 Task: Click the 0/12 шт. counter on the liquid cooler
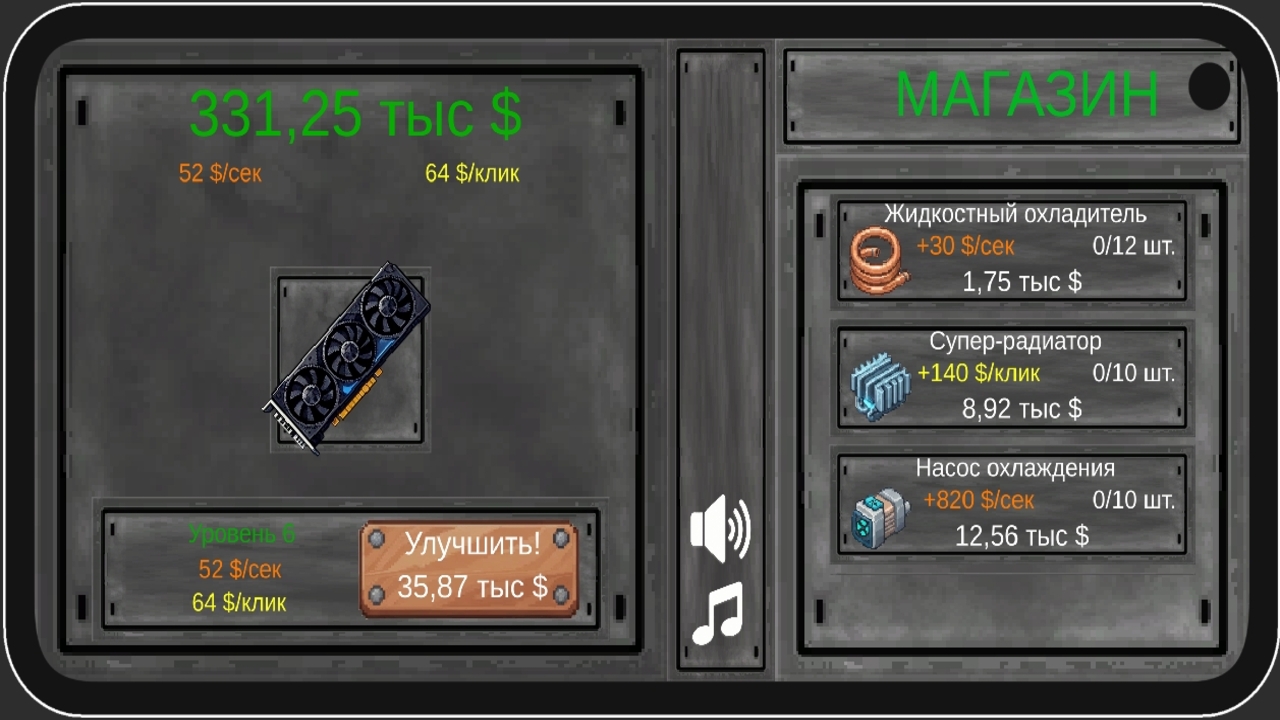pyautogui.click(x=1135, y=246)
